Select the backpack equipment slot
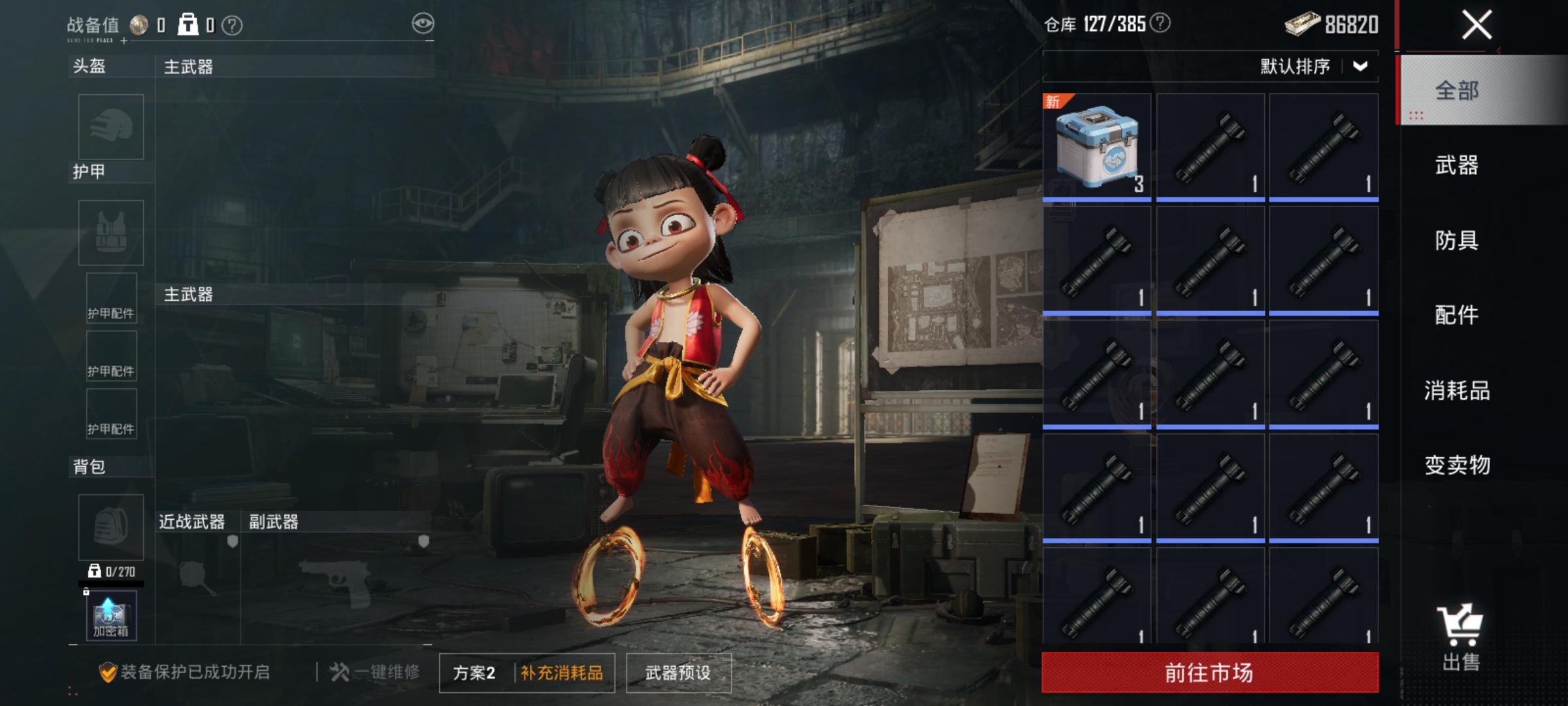This screenshot has height=706, width=1568. (111, 527)
